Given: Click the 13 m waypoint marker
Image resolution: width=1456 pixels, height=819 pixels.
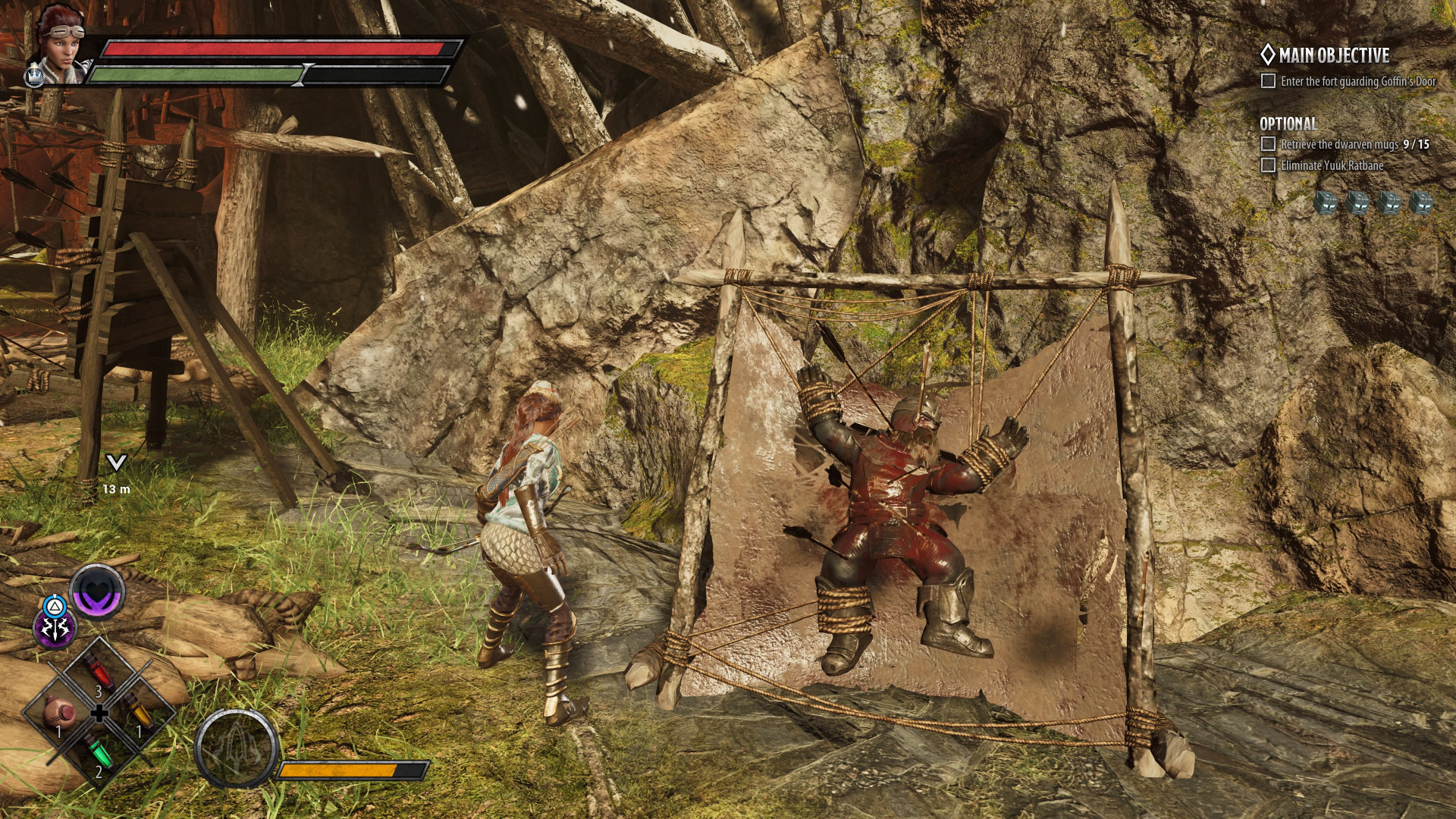Looking at the screenshot, I should [116, 463].
